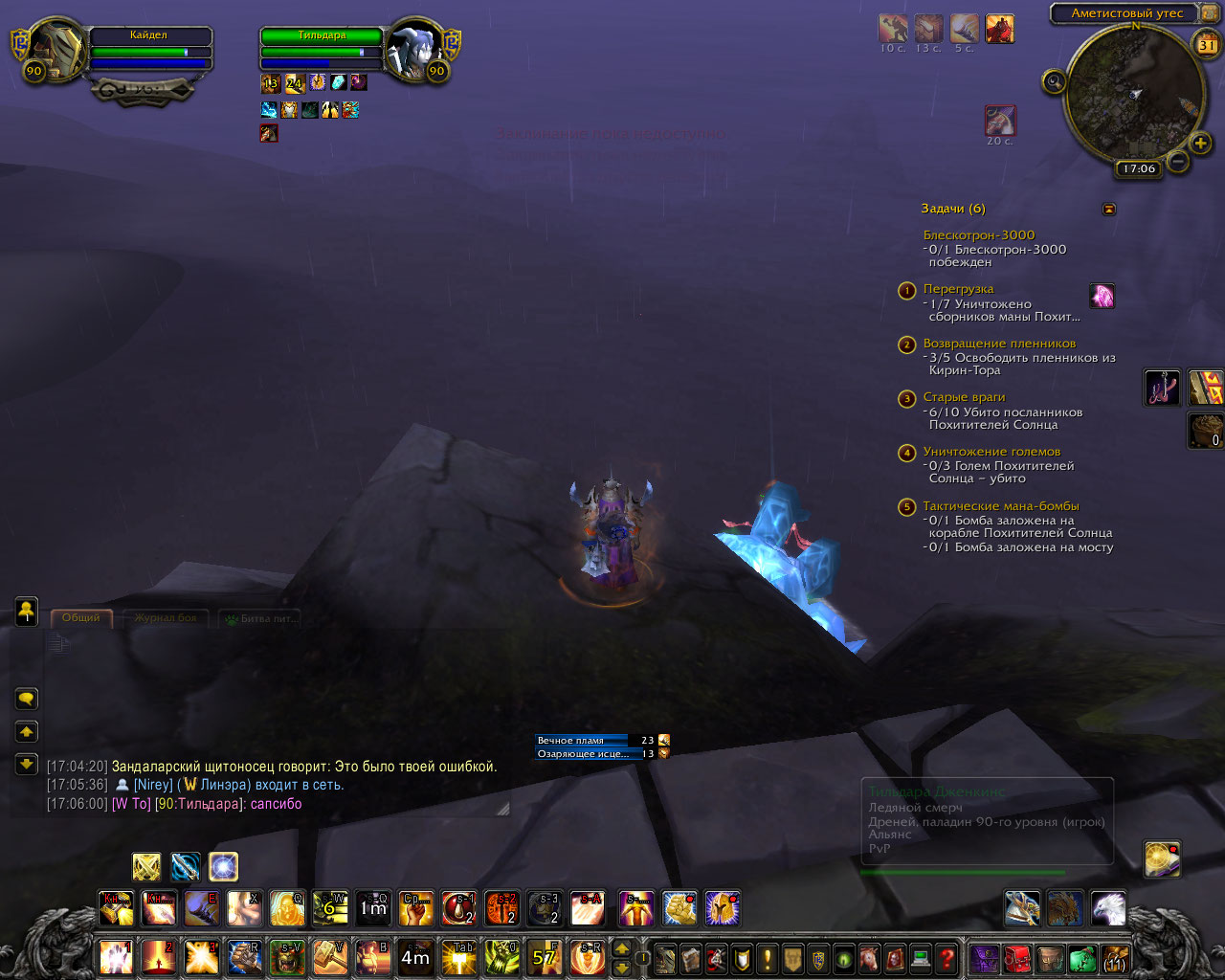Open the Тактические мана-бомбы quest entry
The height and width of the screenshot is (980, 1225).
(1000, 506)
